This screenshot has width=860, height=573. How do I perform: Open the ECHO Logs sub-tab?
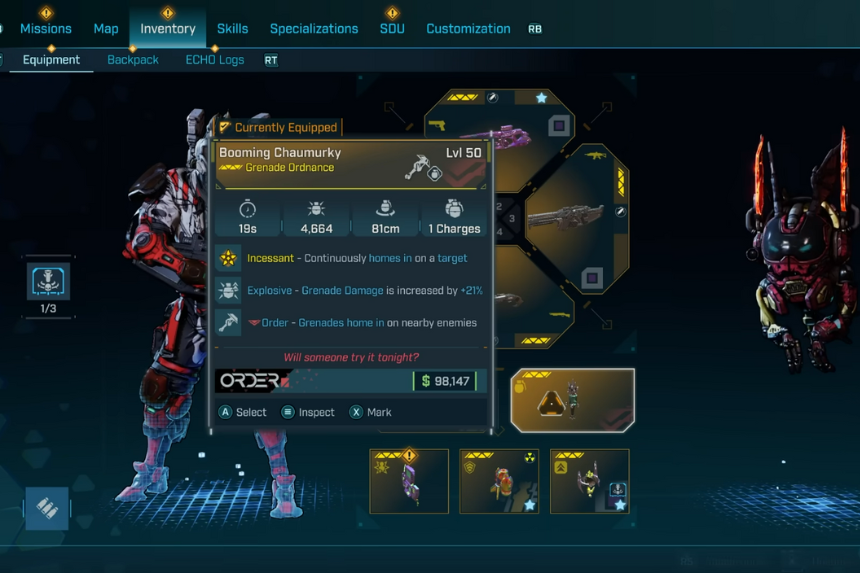pos(214,60)
